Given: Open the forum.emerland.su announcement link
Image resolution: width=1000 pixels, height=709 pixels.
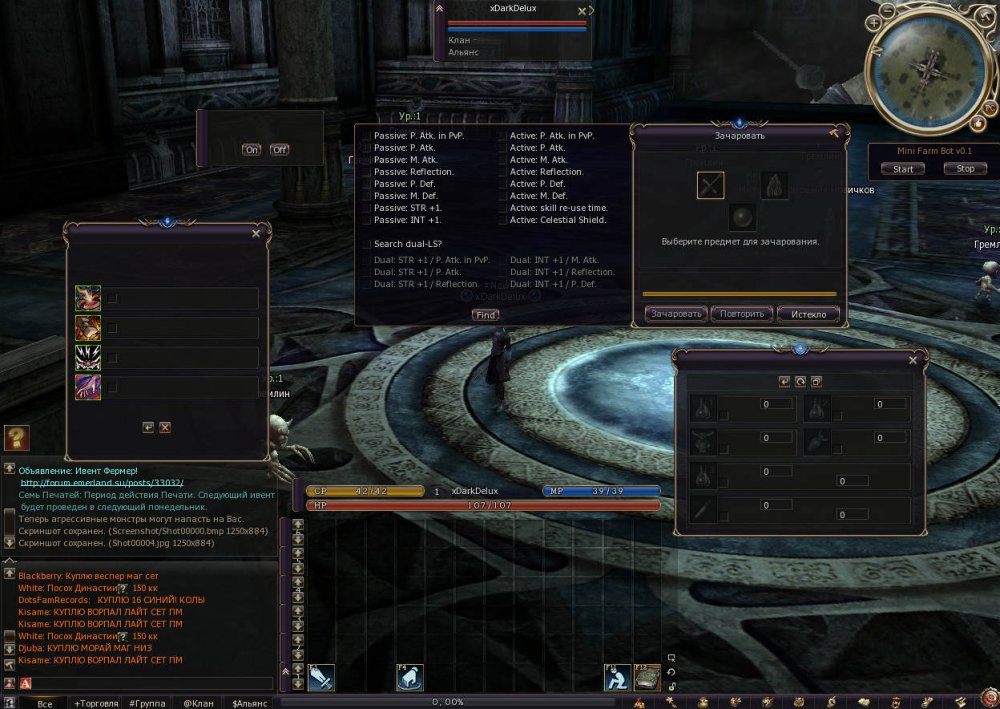Looking at the screenshot, I should tap(102, 482).
